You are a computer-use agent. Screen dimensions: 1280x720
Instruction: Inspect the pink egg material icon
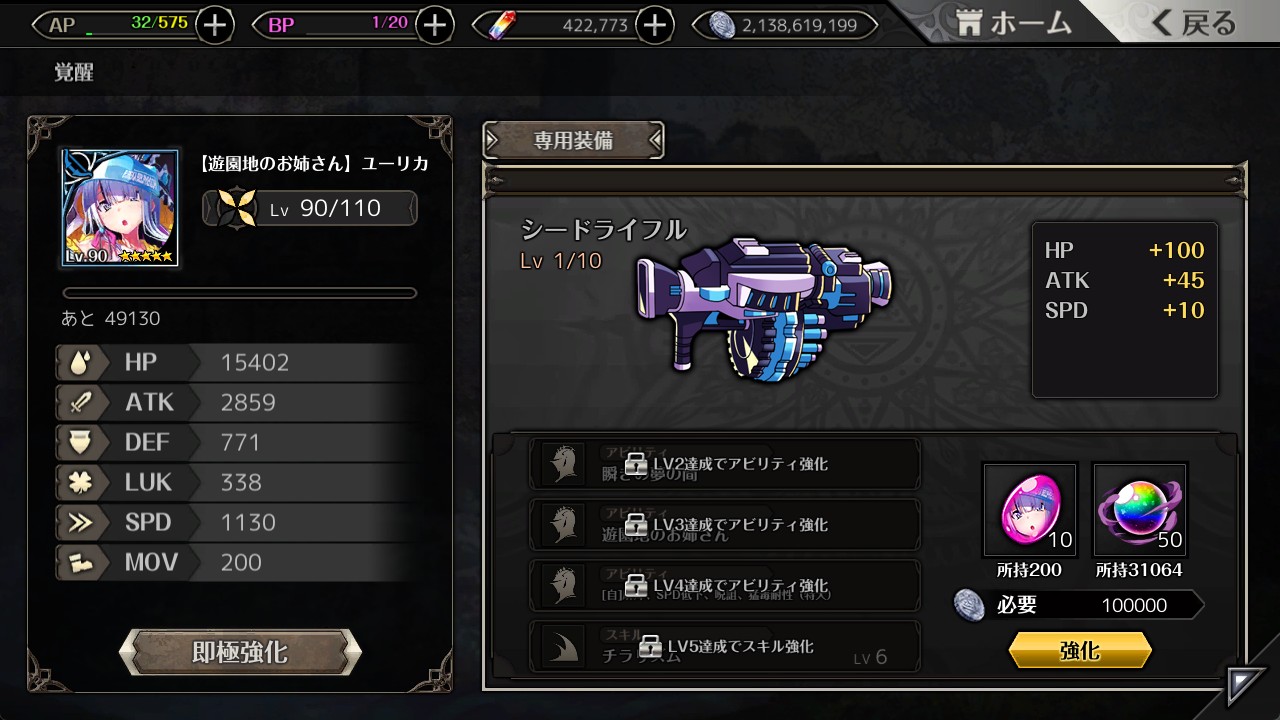tap(1030, 510)
